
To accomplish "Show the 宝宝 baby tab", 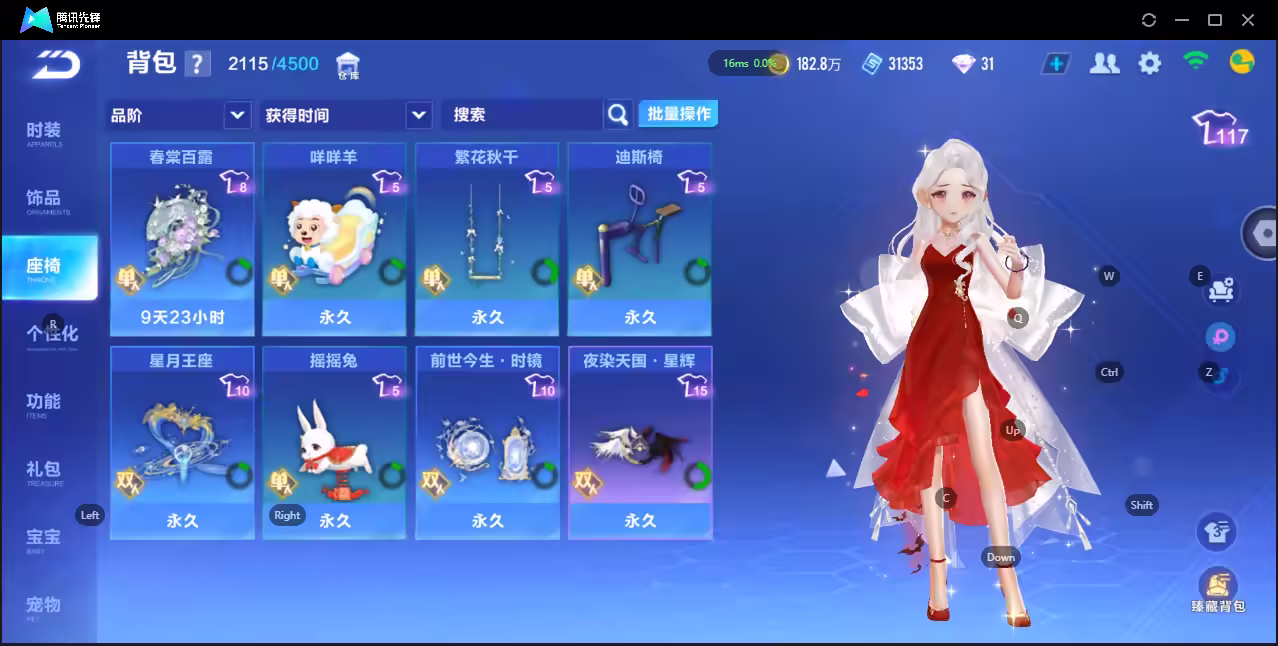I will coord(44,538).
